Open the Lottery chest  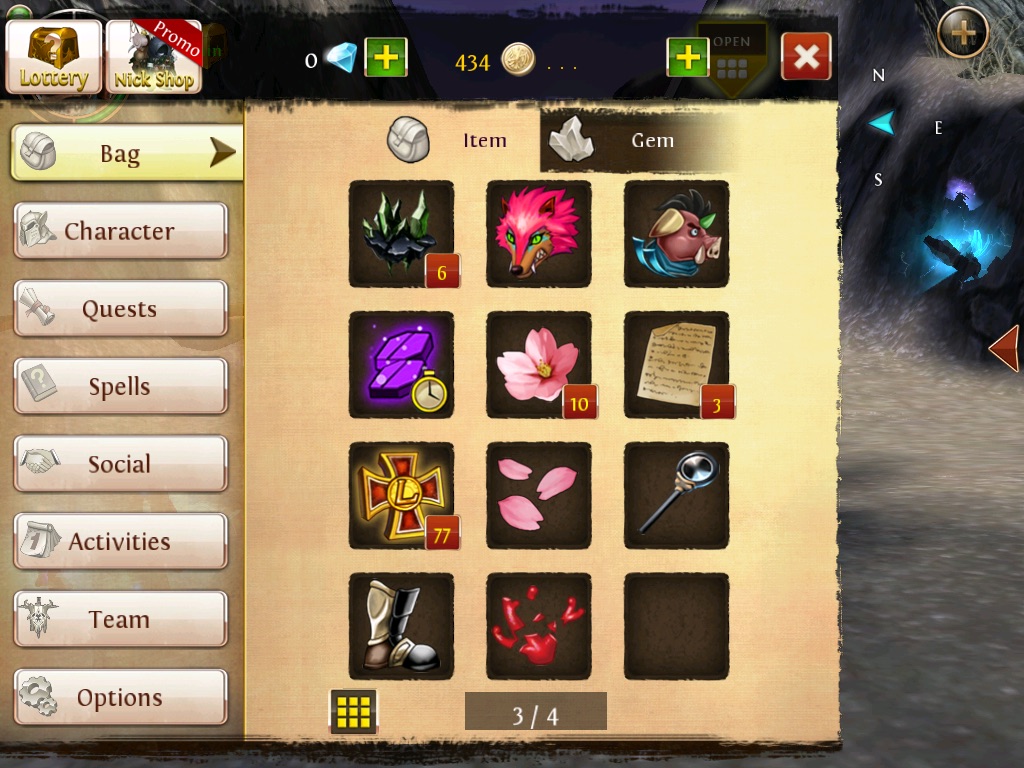click(54, 57)
